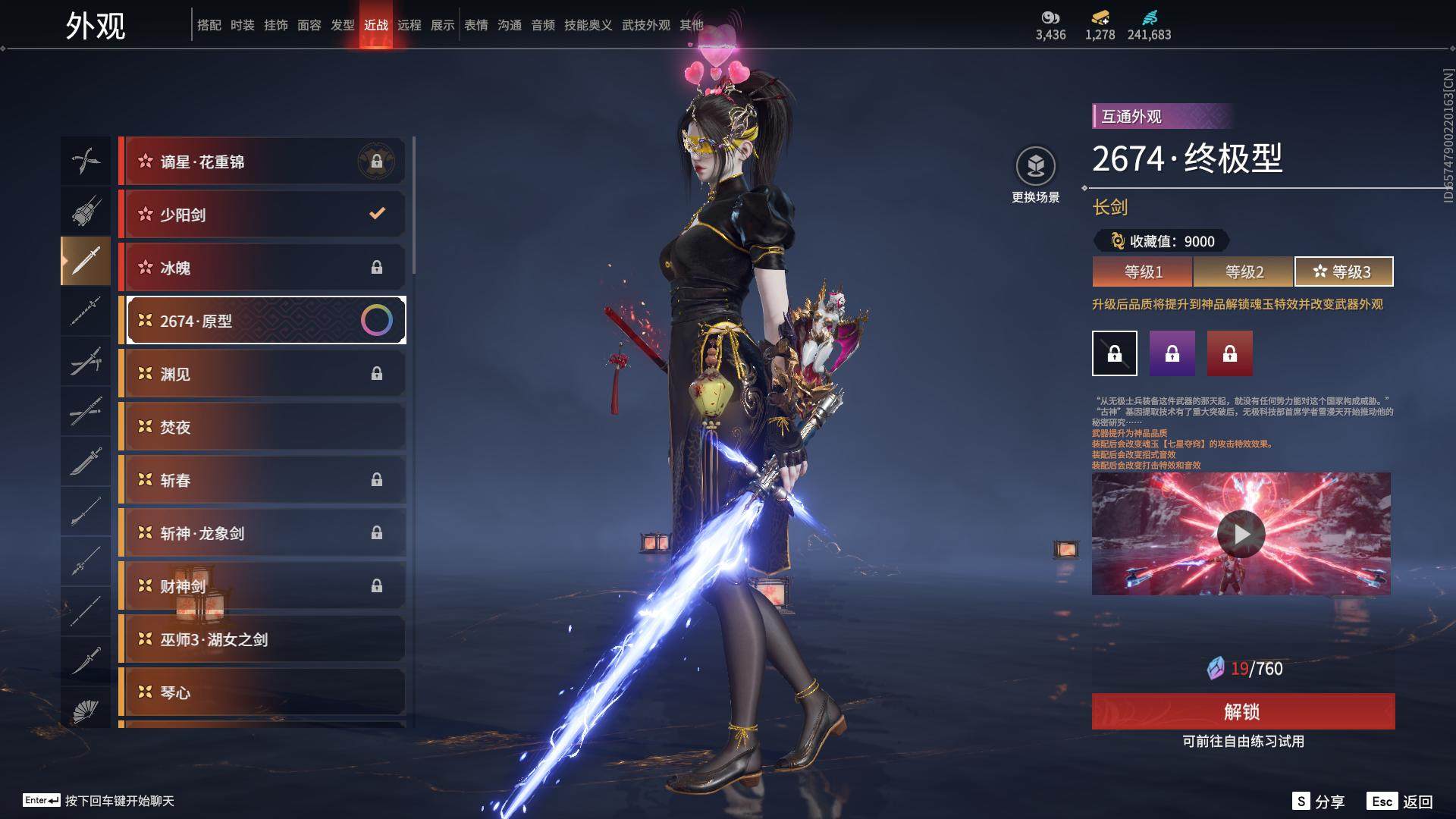Open the 远程 weapon tab
This screenshot has width=1456, height=819.
pyautogui.click(x=409, y=25)
